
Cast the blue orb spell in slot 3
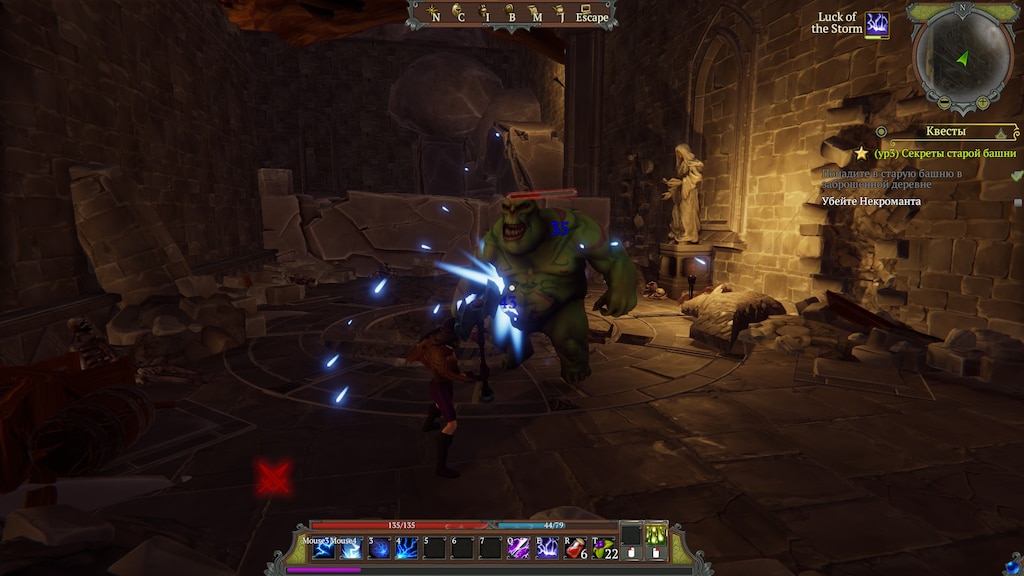[x=379, y=549]
